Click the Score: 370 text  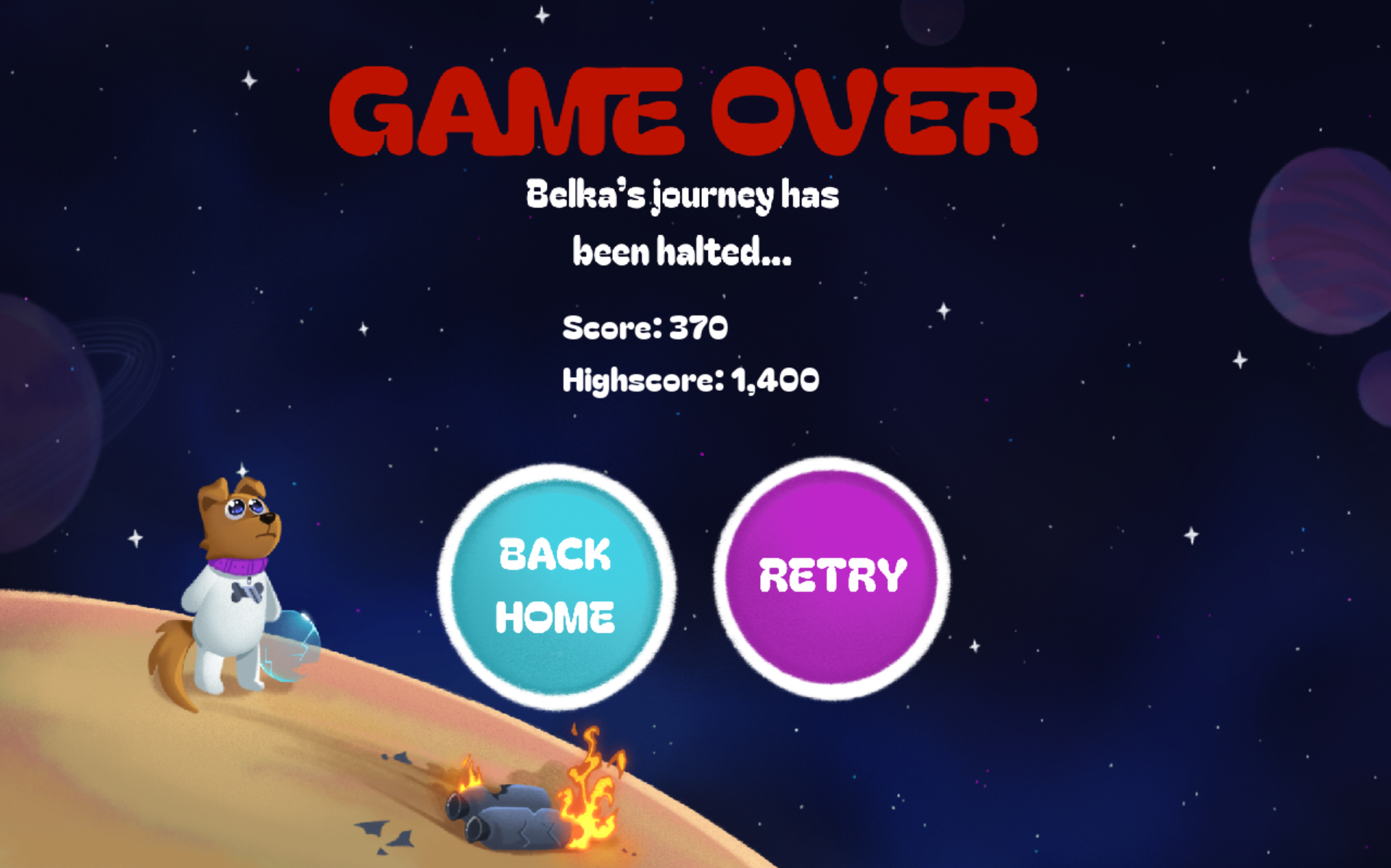(644, 328)
